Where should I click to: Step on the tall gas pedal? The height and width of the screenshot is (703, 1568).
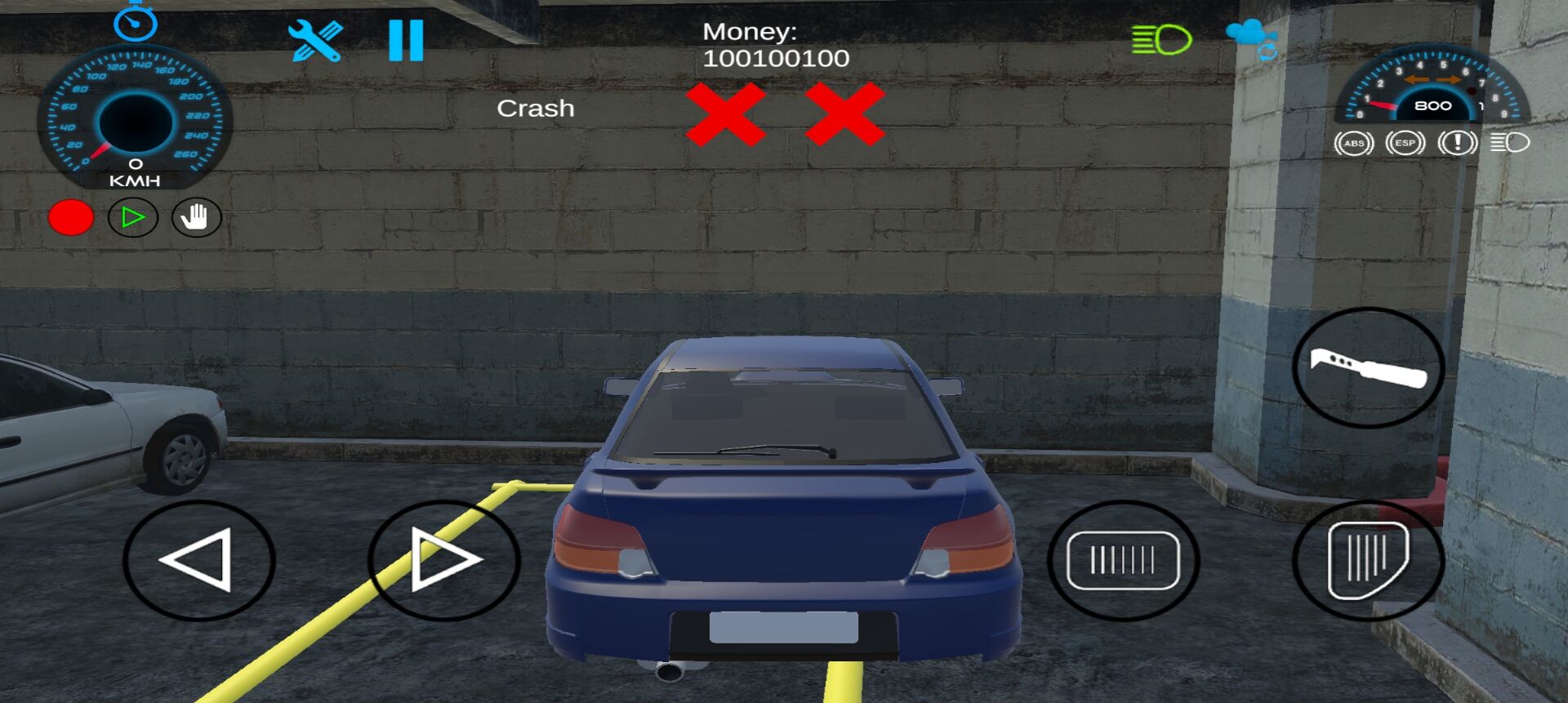pyautogui.click(x=1368, y=560)
